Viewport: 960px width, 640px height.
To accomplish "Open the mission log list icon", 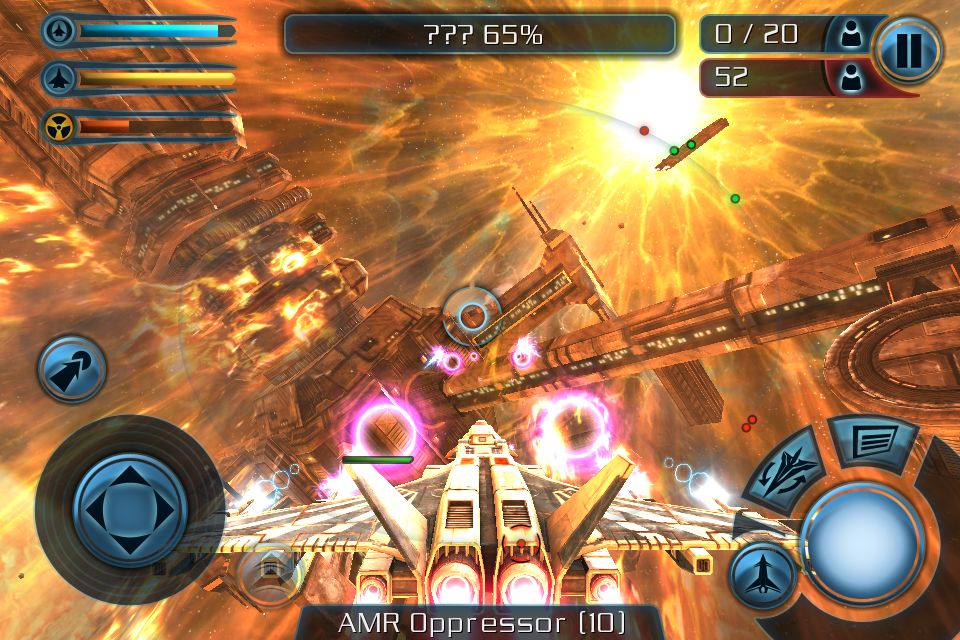I will pos(872,441).
